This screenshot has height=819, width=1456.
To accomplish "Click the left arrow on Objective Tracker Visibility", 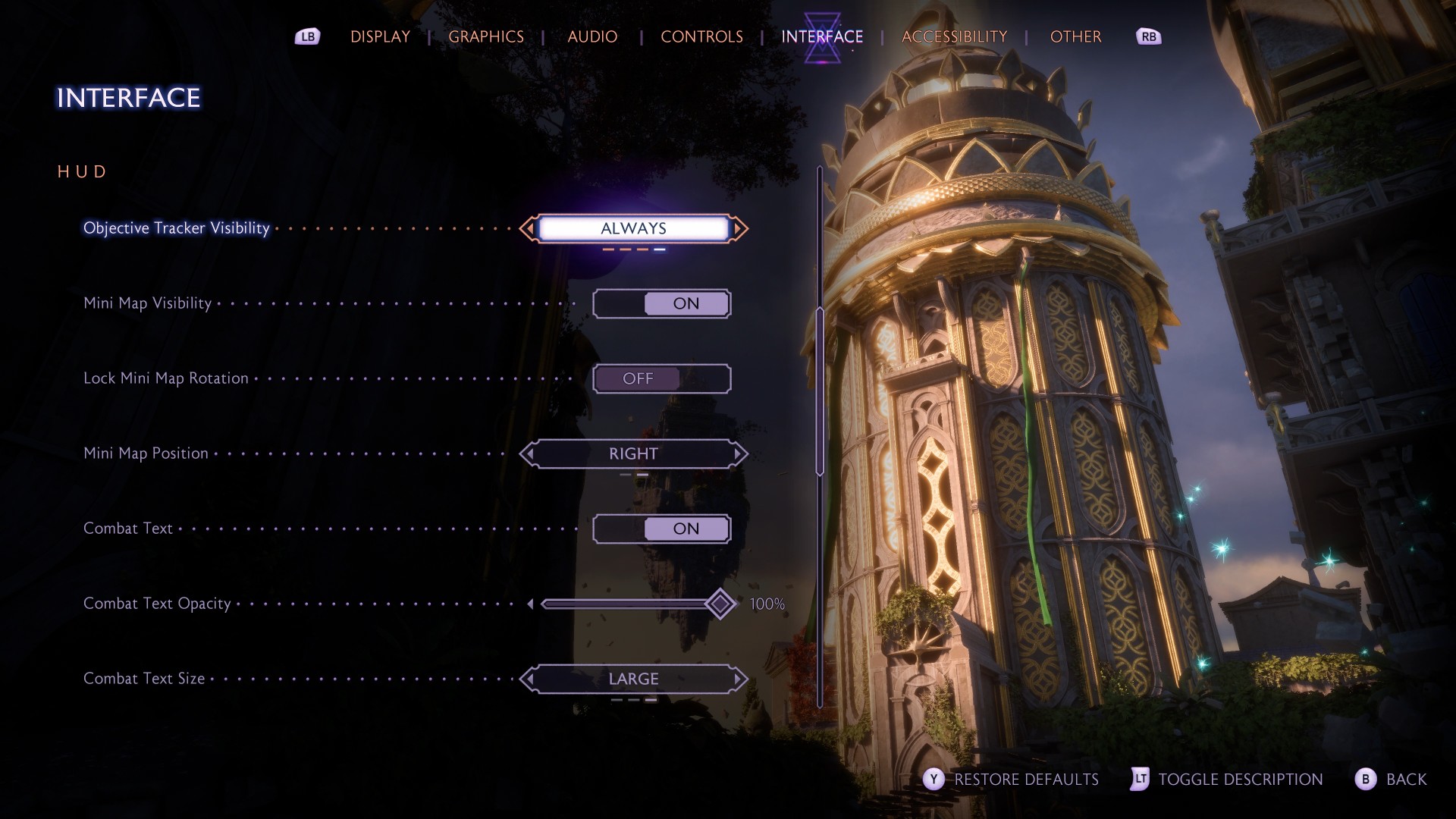I will 529,228.
